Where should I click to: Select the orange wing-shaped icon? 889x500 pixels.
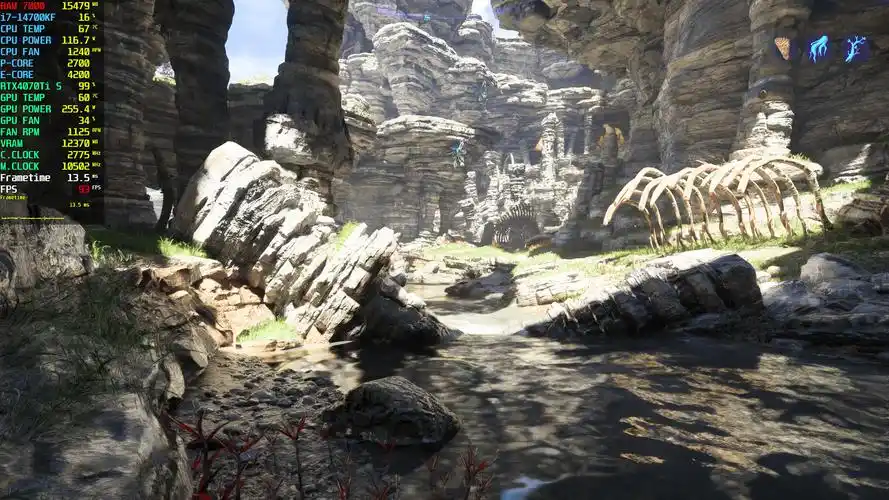(782, 48)
